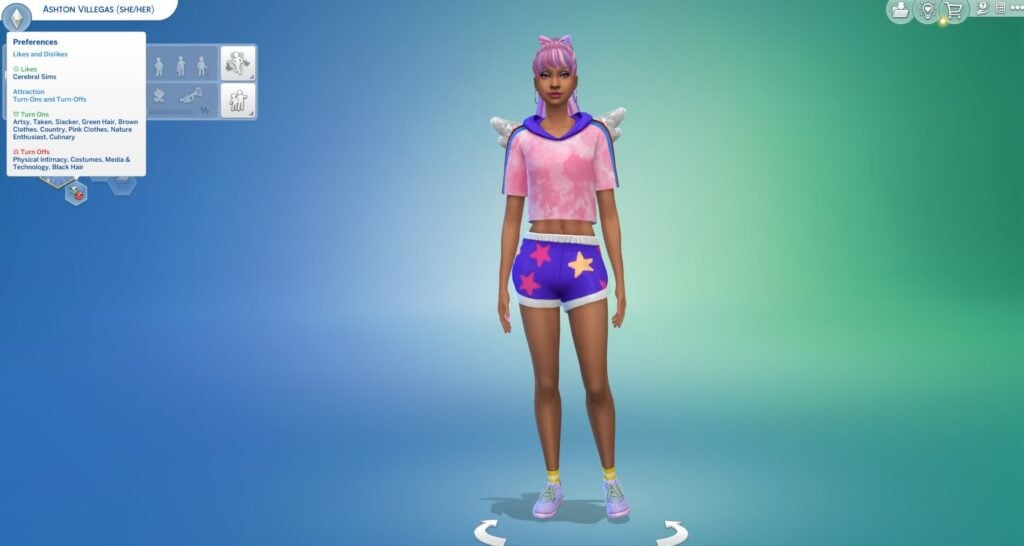Select the trumpet voice option
1024x546 pixels.
(x=191, y=96)
